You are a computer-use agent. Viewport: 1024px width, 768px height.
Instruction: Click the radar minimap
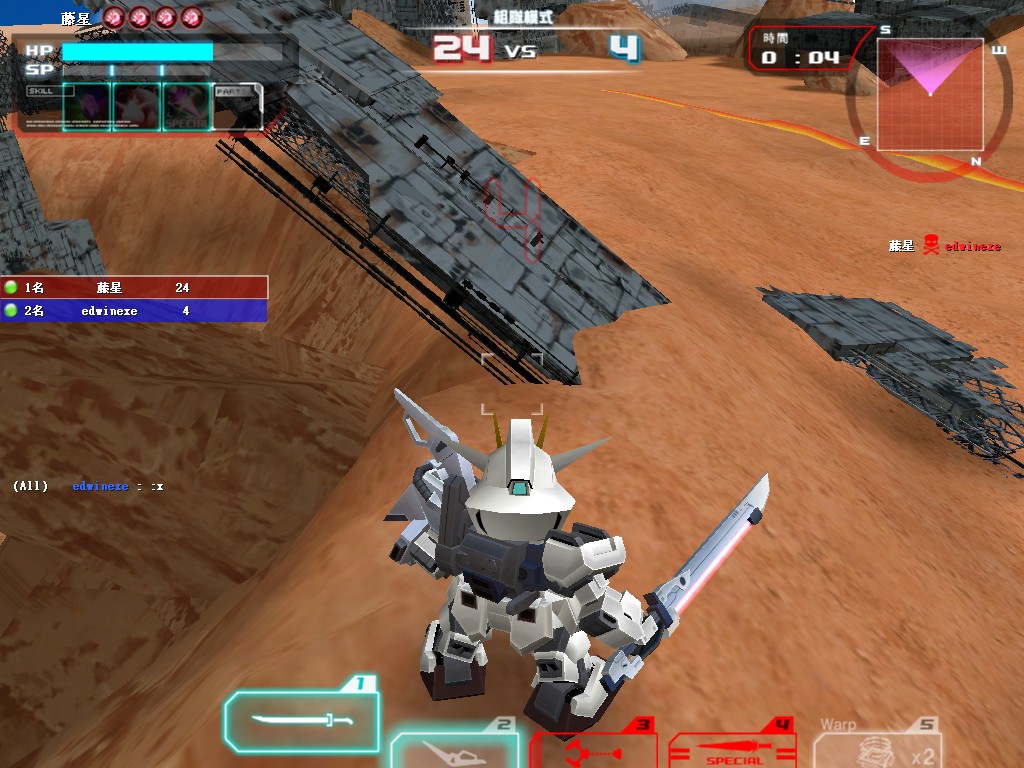point(930,95)
